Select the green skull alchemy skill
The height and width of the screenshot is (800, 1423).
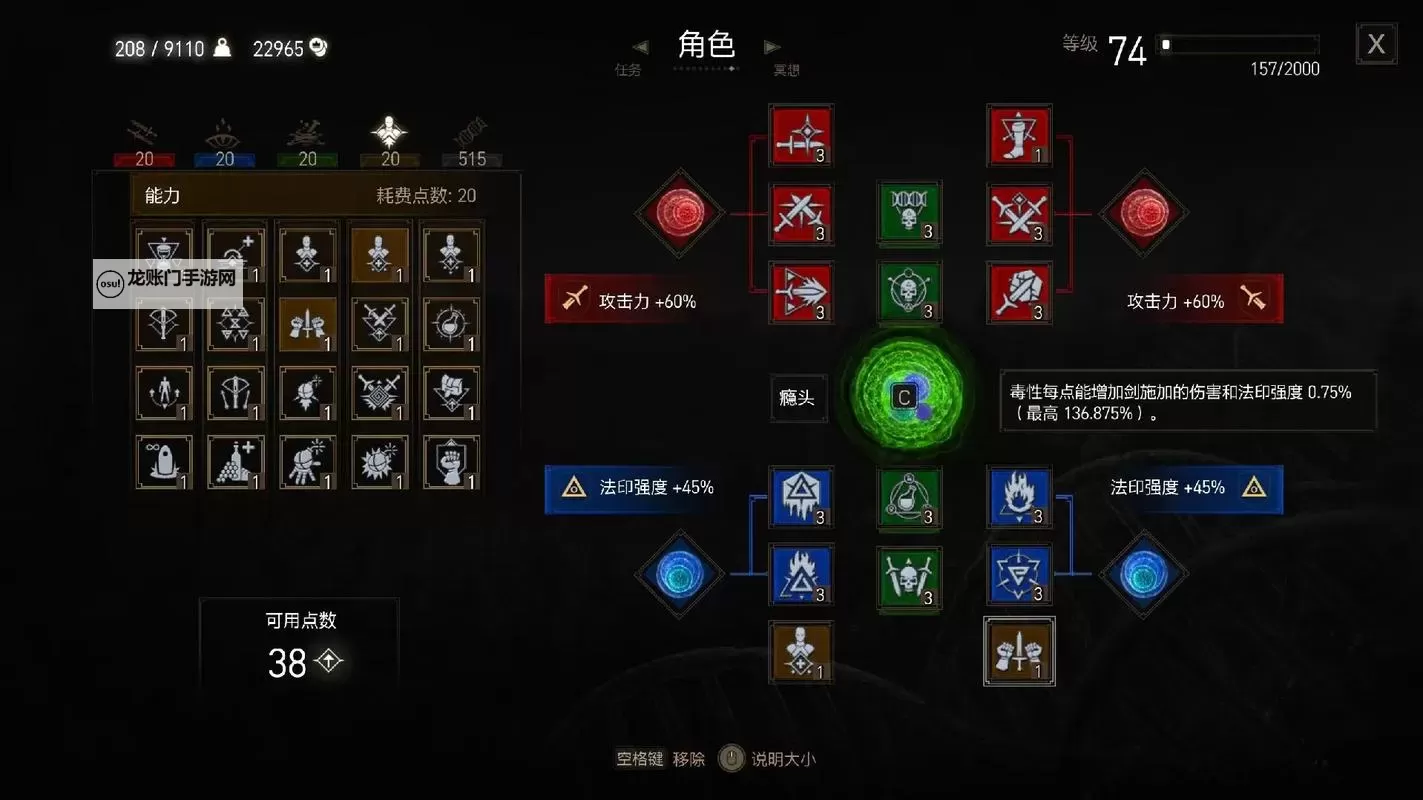pyautogui.click(x=908, y=214)
